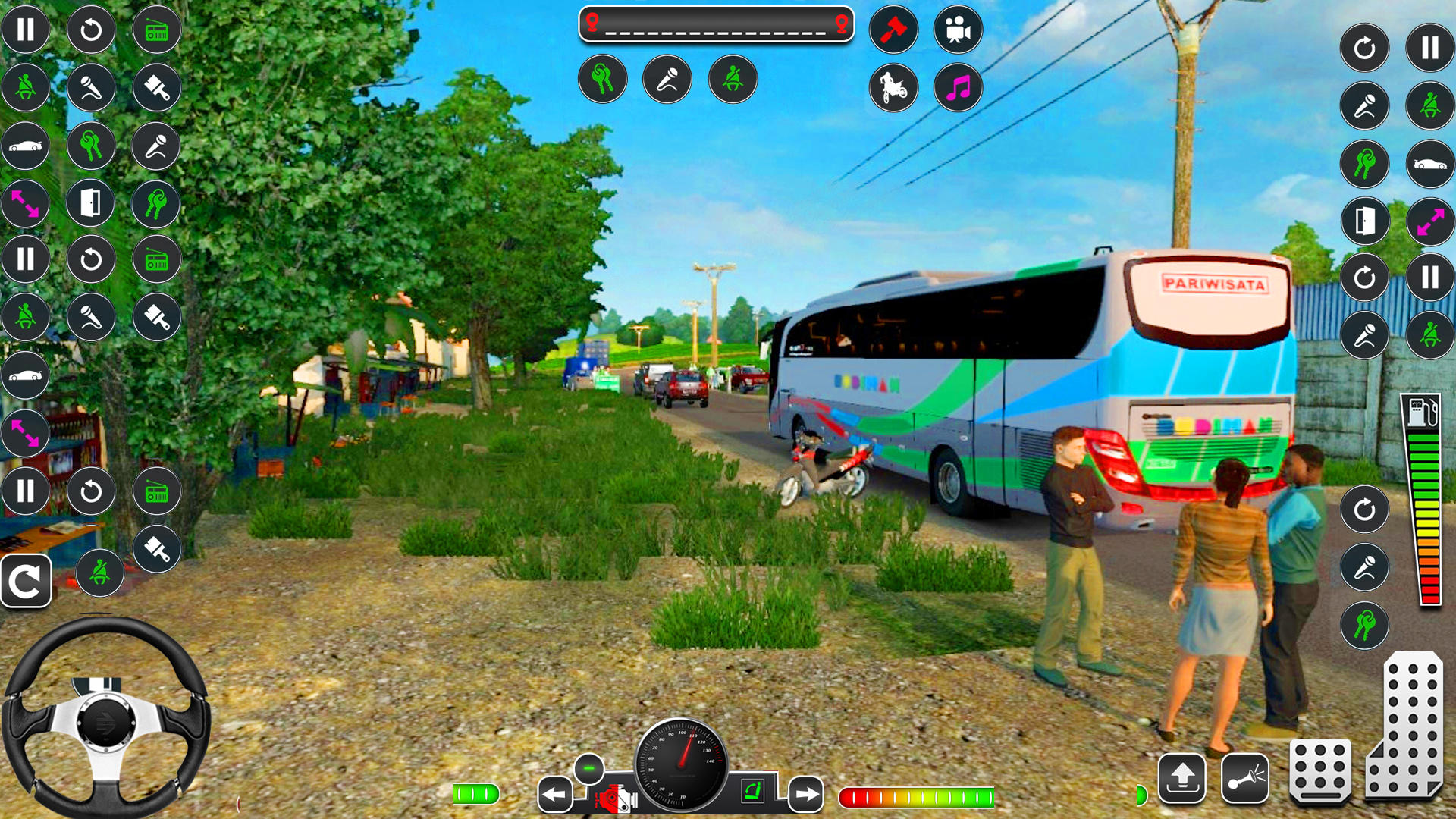1456x819 pixels.
Task: Tap the red hammer repair icon
Action: tap(893, 30)
